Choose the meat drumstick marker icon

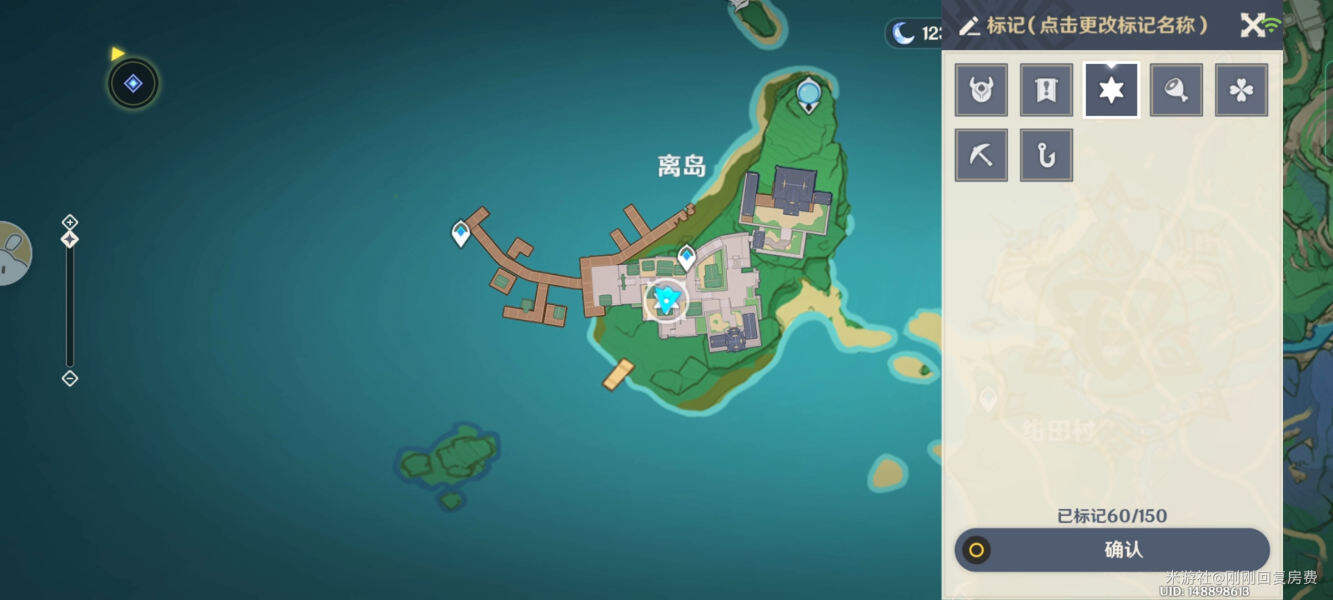pyautogui.click(x=1176, y=91)
